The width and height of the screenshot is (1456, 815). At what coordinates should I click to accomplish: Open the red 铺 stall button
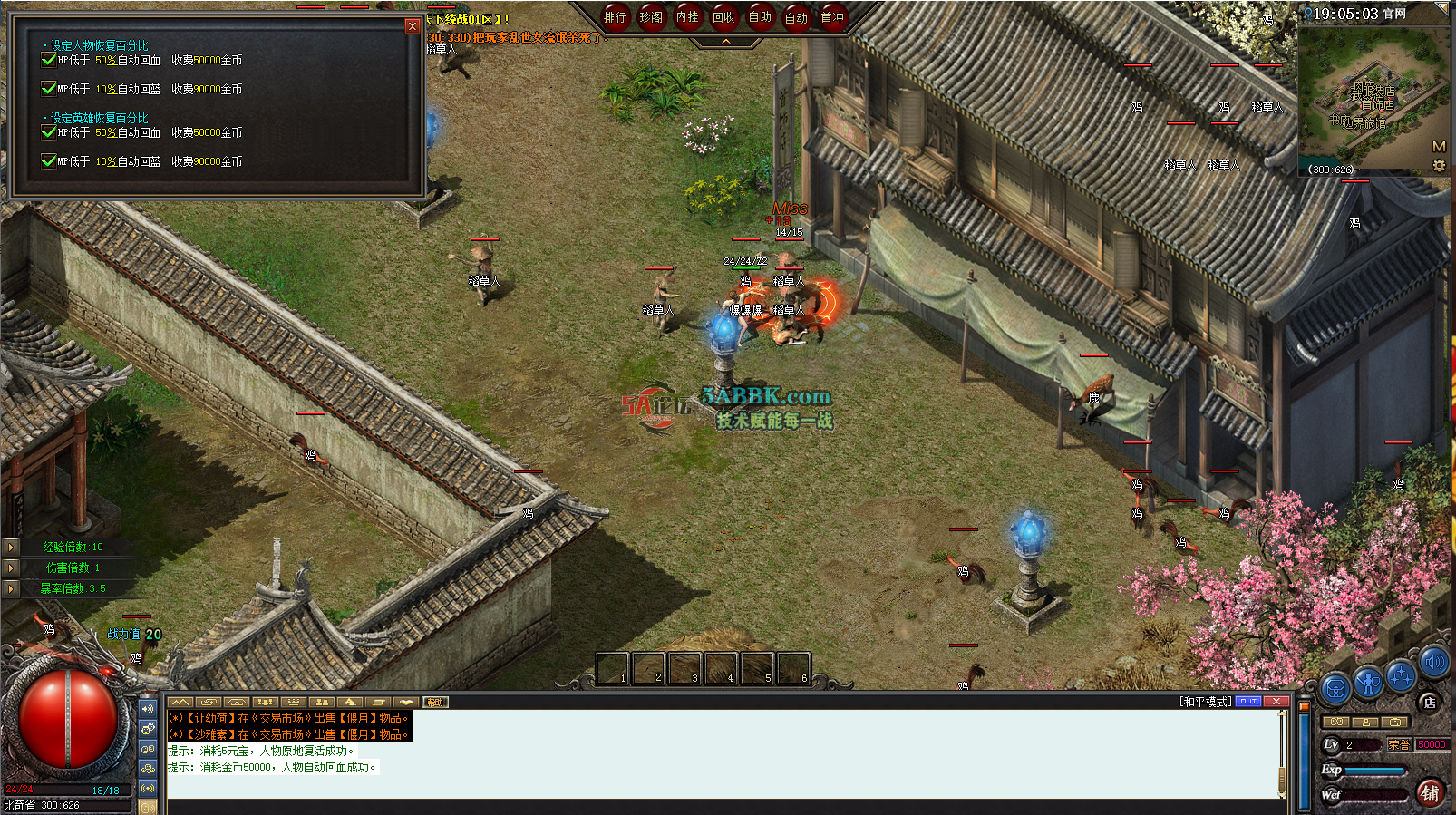(x=1430, y=793)
